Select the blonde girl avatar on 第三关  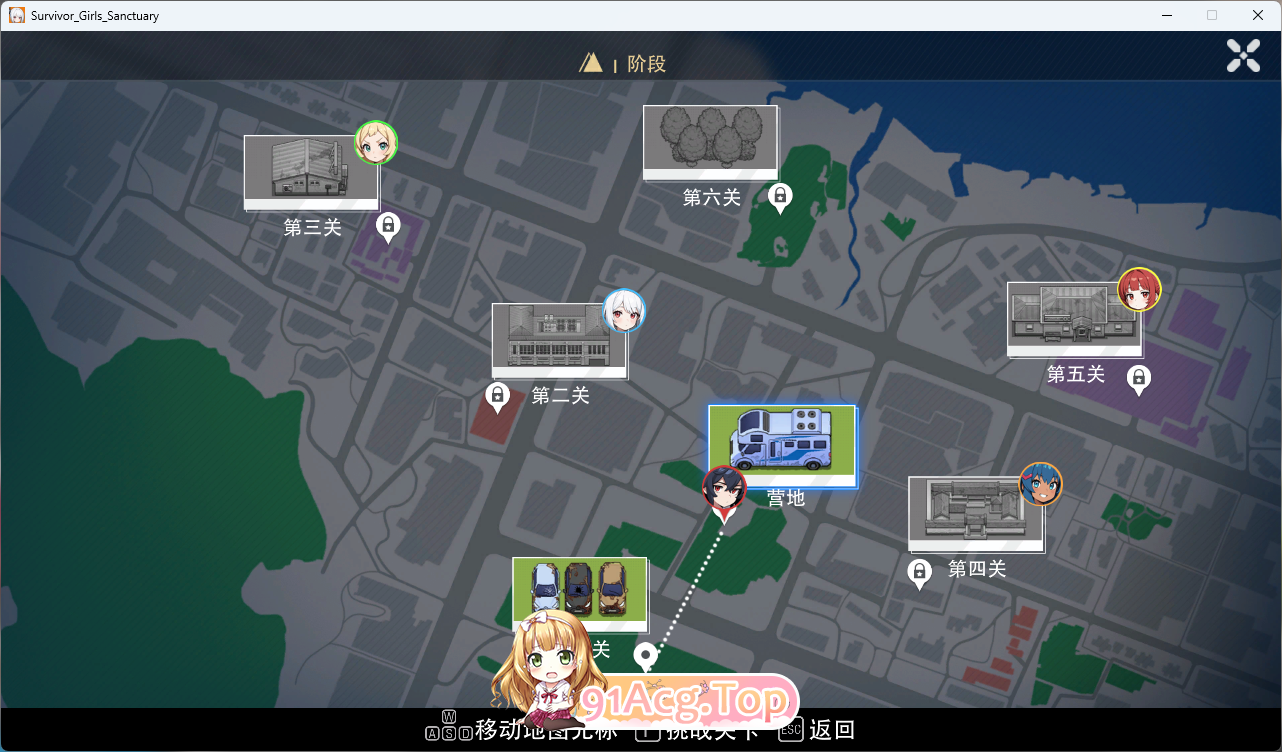(376, 143)
